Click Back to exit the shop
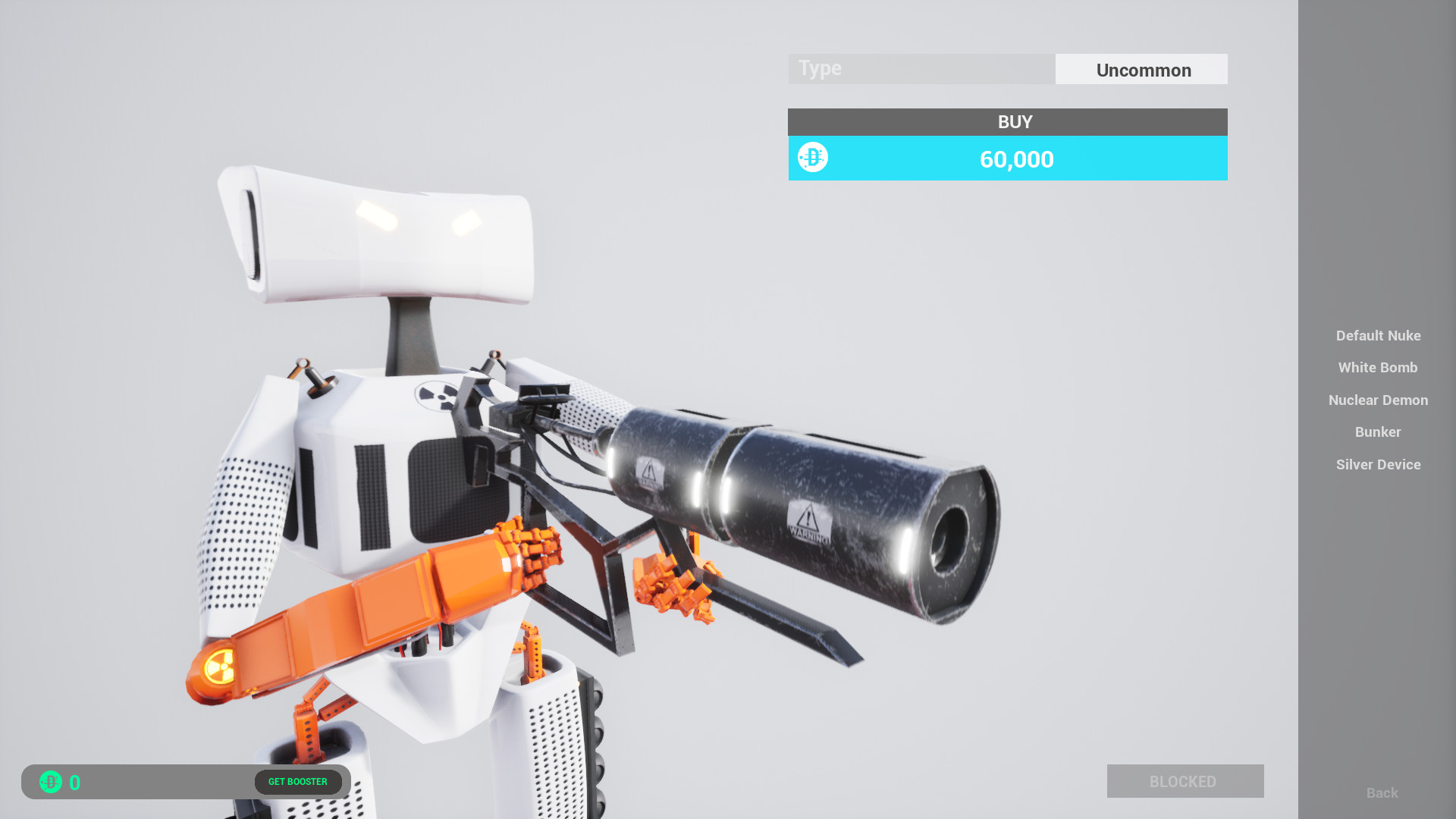 tap(1382, 792)
